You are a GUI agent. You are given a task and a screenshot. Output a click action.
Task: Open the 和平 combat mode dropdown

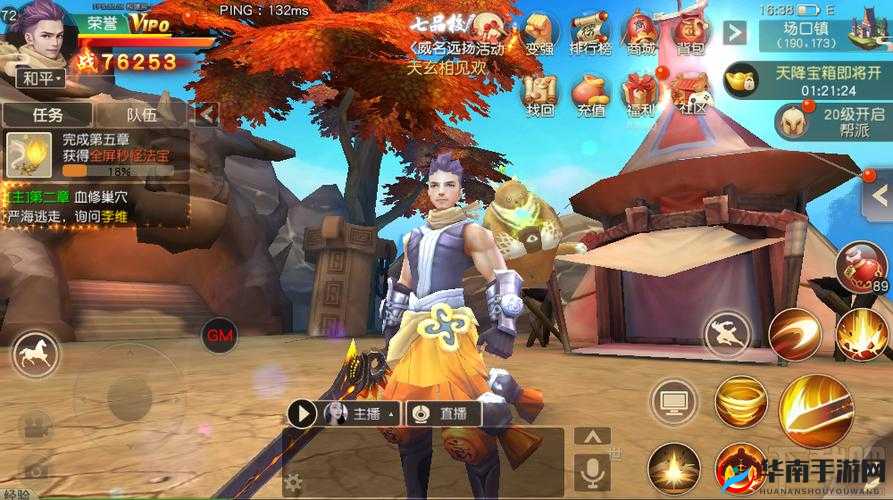(40, 77)
